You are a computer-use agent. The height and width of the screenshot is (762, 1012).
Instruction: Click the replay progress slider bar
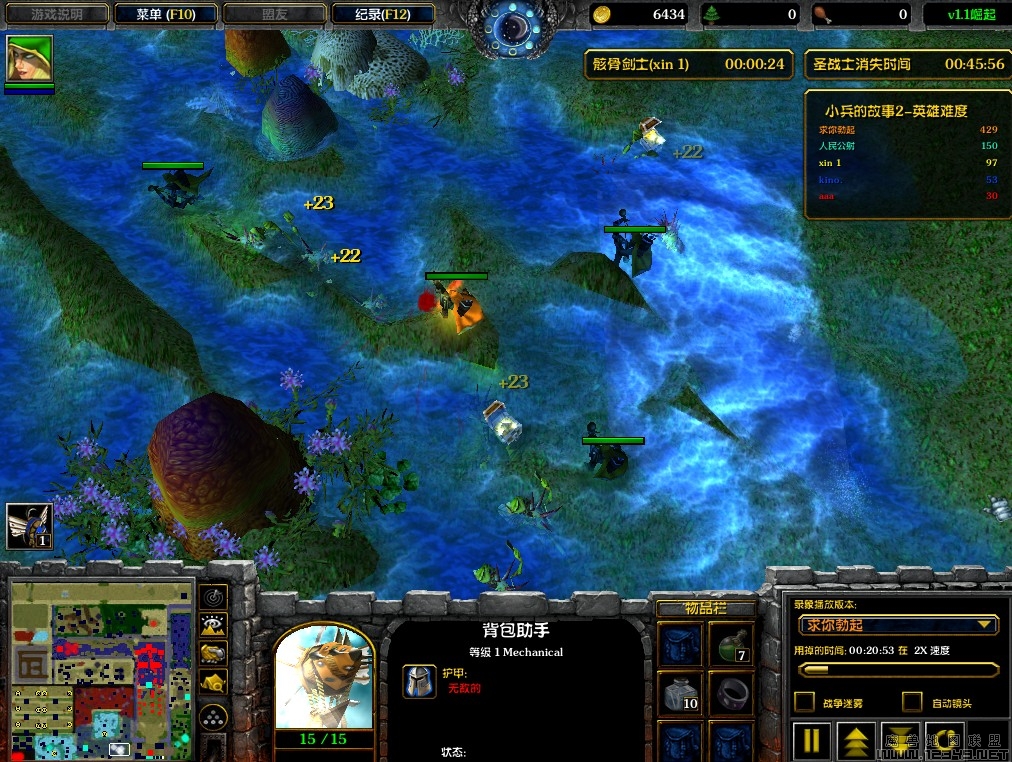898,669
